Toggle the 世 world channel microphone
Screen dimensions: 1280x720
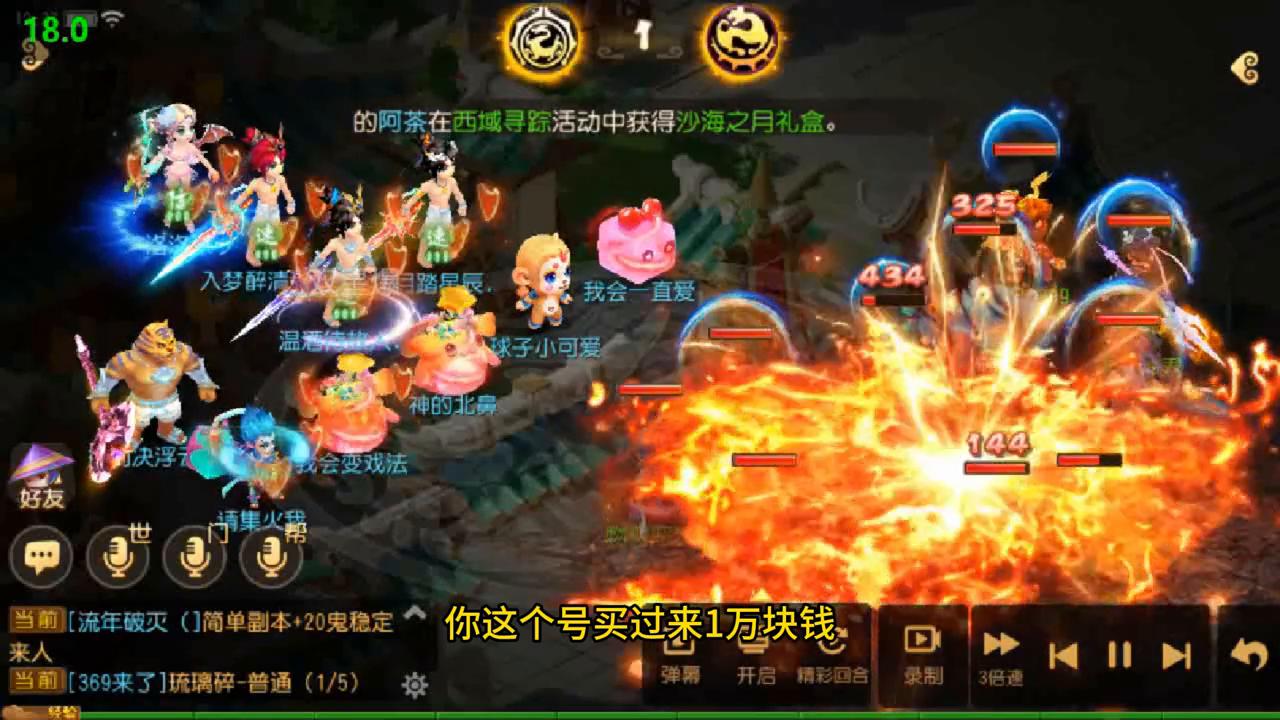[x=116, y=557]
